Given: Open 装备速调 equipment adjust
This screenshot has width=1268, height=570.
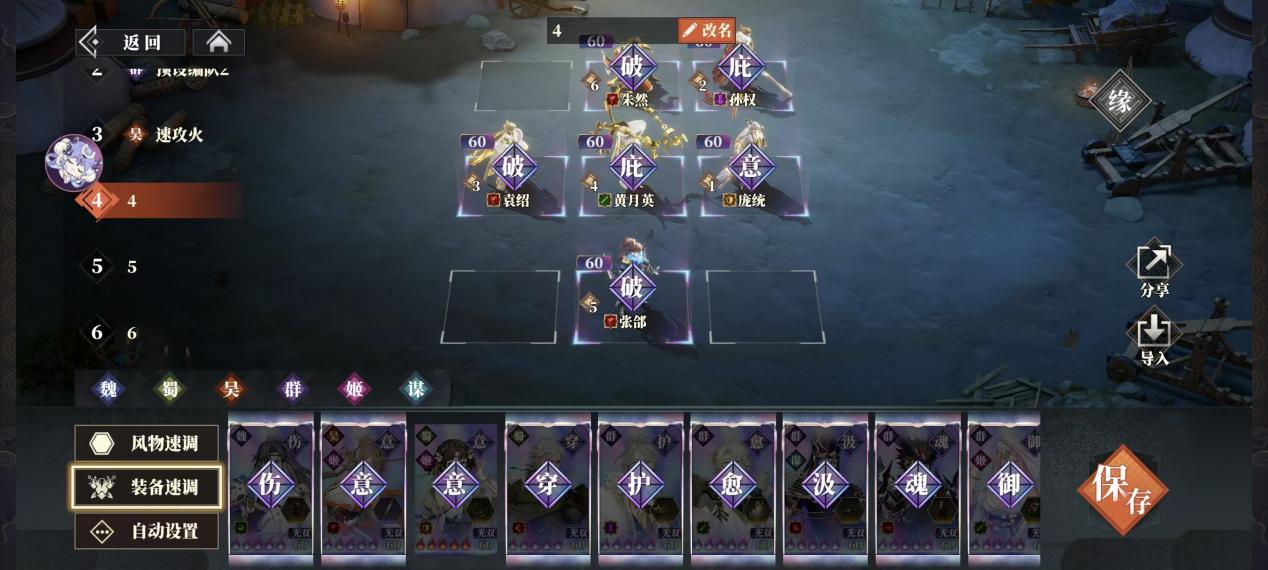Looking at the screenshot, I should (x=146, y=487).
